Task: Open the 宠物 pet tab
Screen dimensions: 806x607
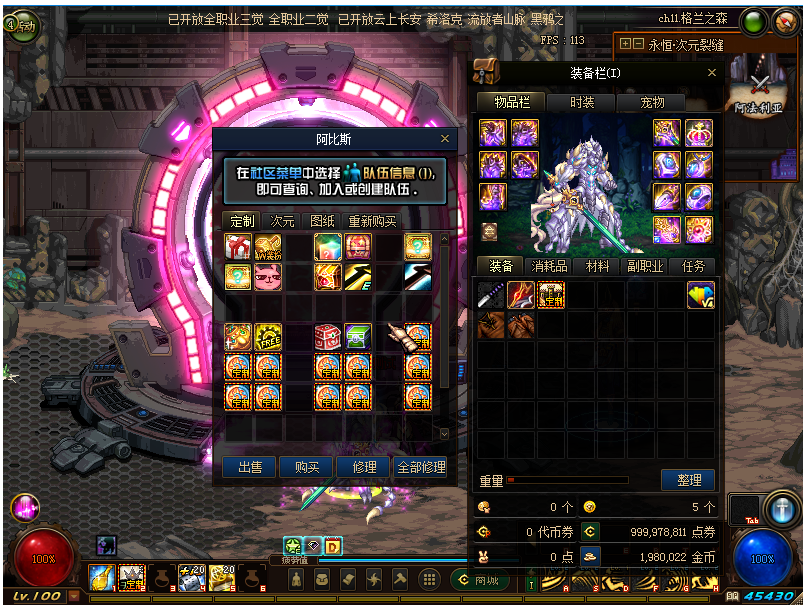Action: (x=652, y=102)
